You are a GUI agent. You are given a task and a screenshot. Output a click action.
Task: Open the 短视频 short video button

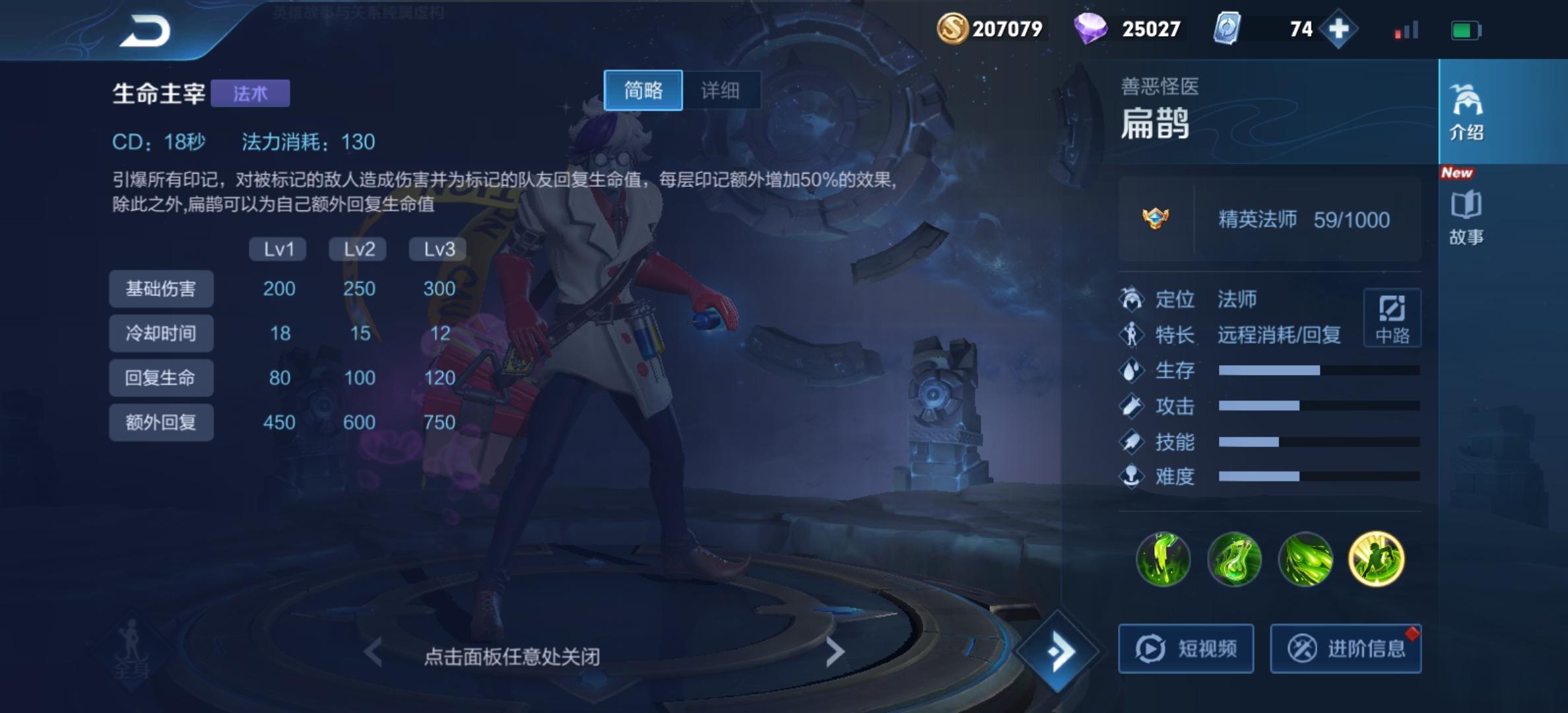tap(1186, 648)
